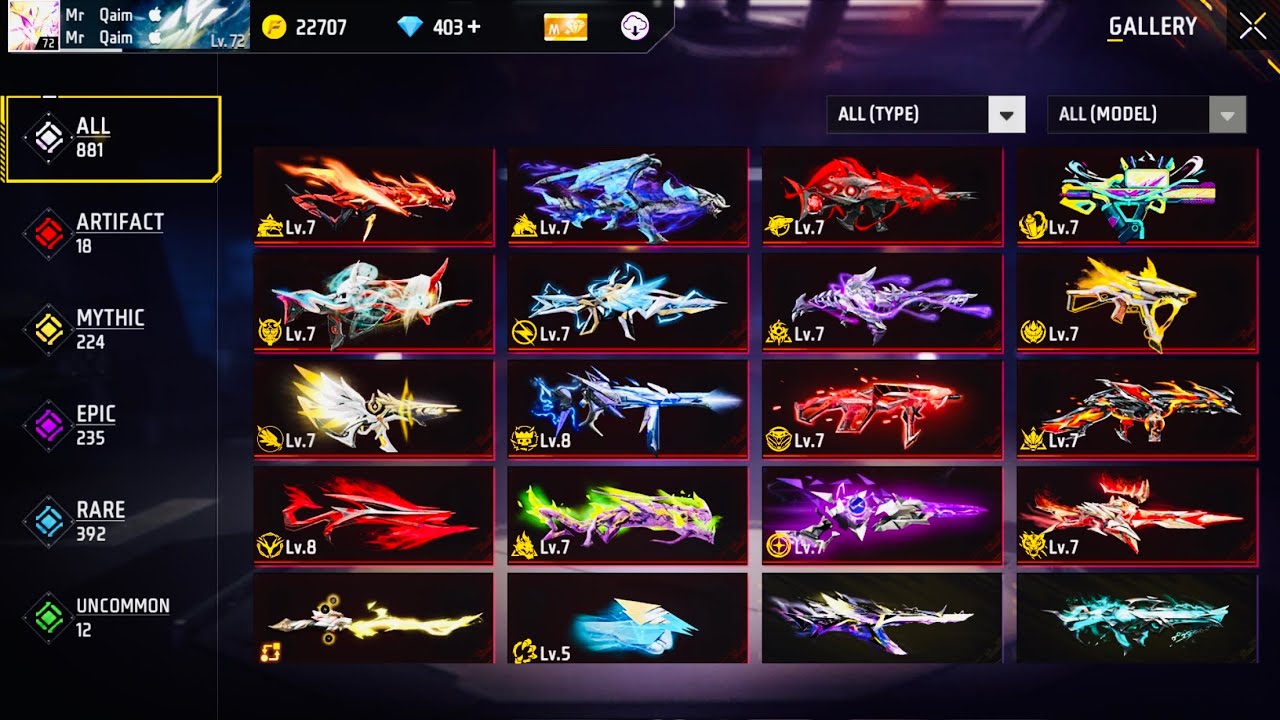Close the Gallery screen
The image size is (1280, 720).
(1252, 27)
